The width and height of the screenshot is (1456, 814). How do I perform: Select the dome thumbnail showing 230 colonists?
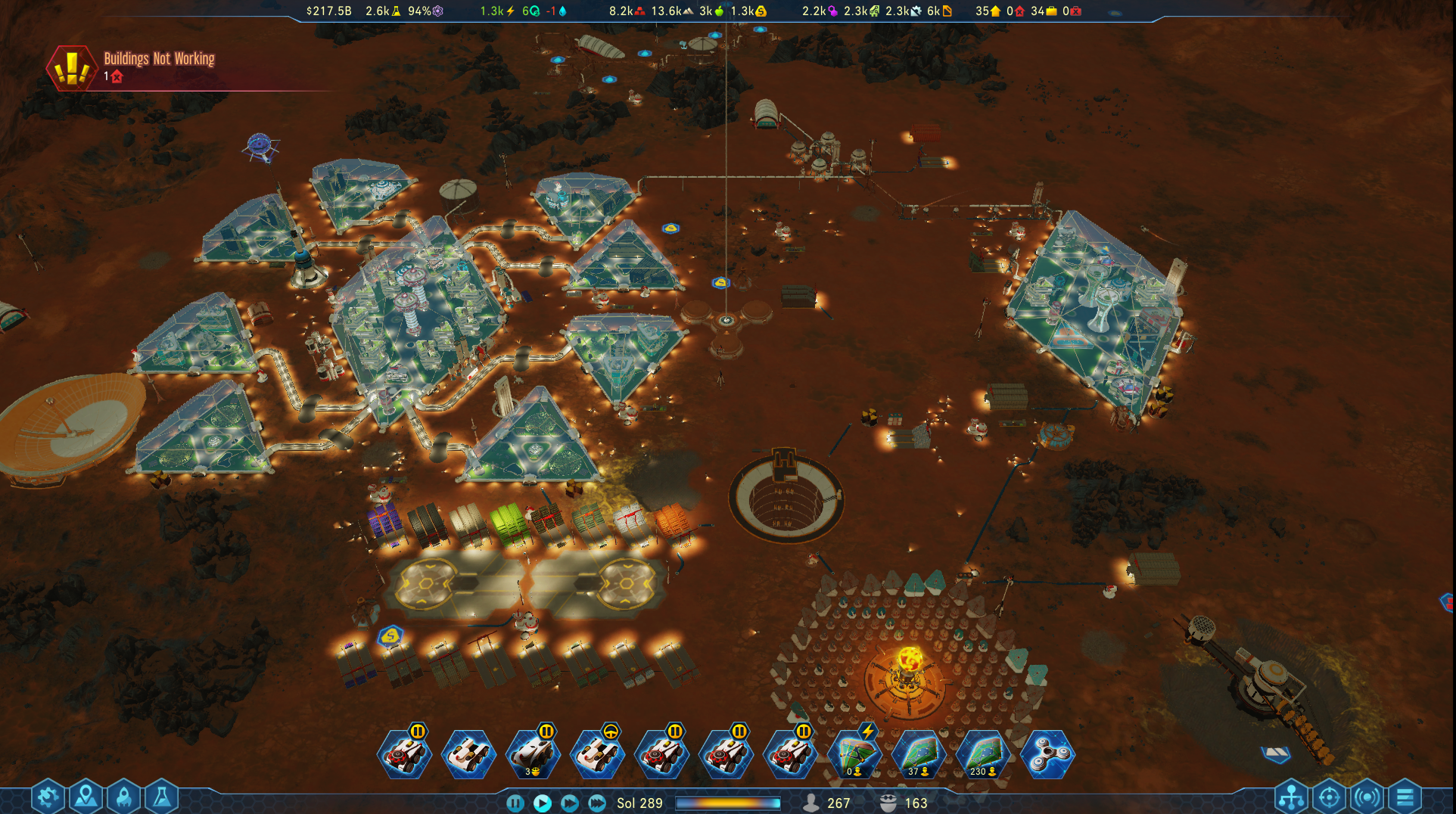tap(982, 753)
